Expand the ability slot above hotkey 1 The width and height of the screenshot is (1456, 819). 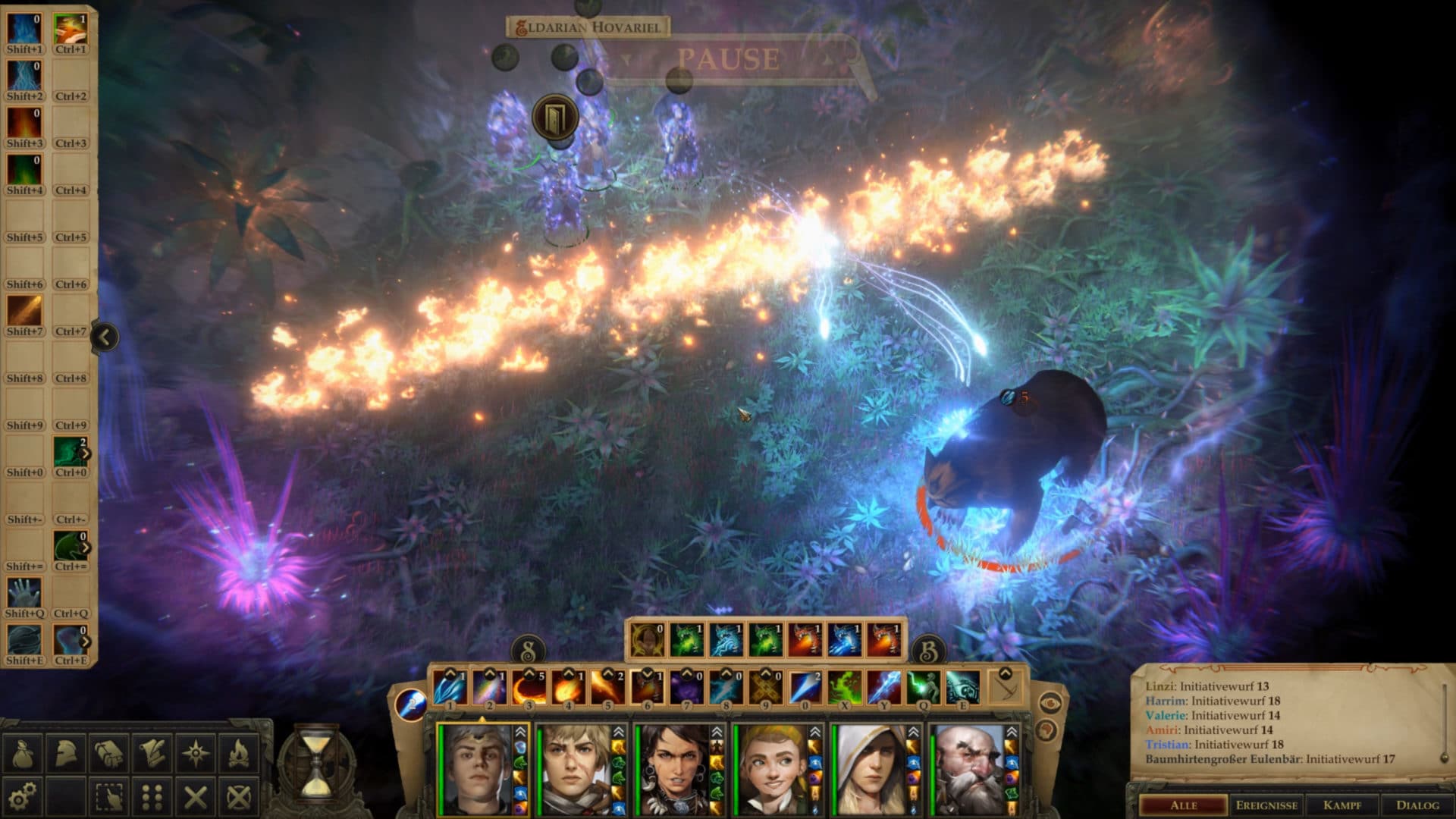pos(448,673)
